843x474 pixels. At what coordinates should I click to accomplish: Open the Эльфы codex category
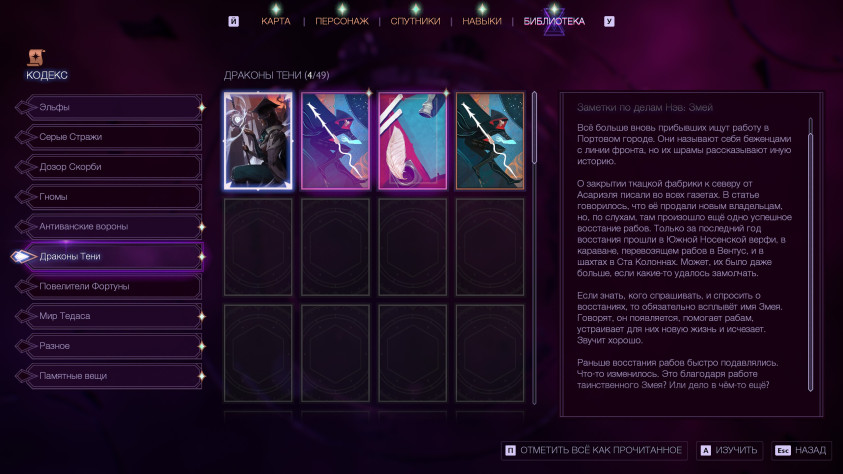click(x=108, y=107)
